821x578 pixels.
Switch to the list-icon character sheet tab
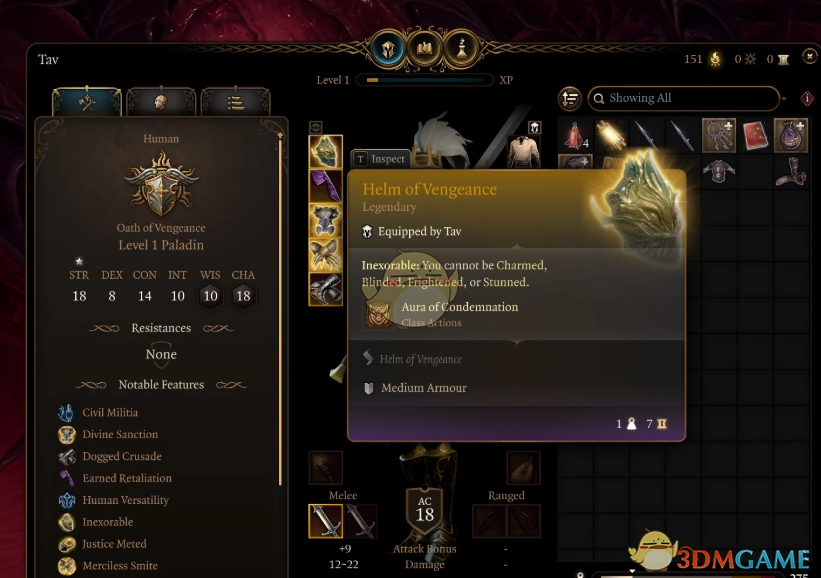(235, 101)
